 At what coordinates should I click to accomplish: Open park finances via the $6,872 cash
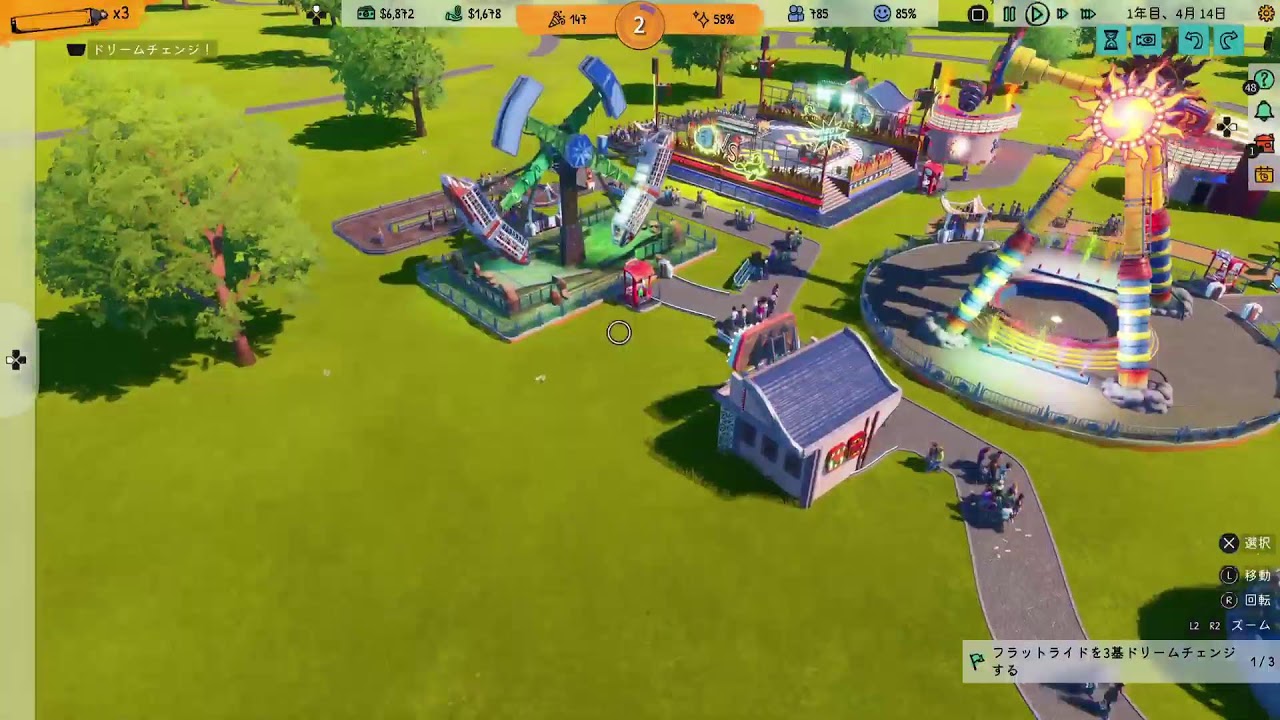(x=385, y=14)
